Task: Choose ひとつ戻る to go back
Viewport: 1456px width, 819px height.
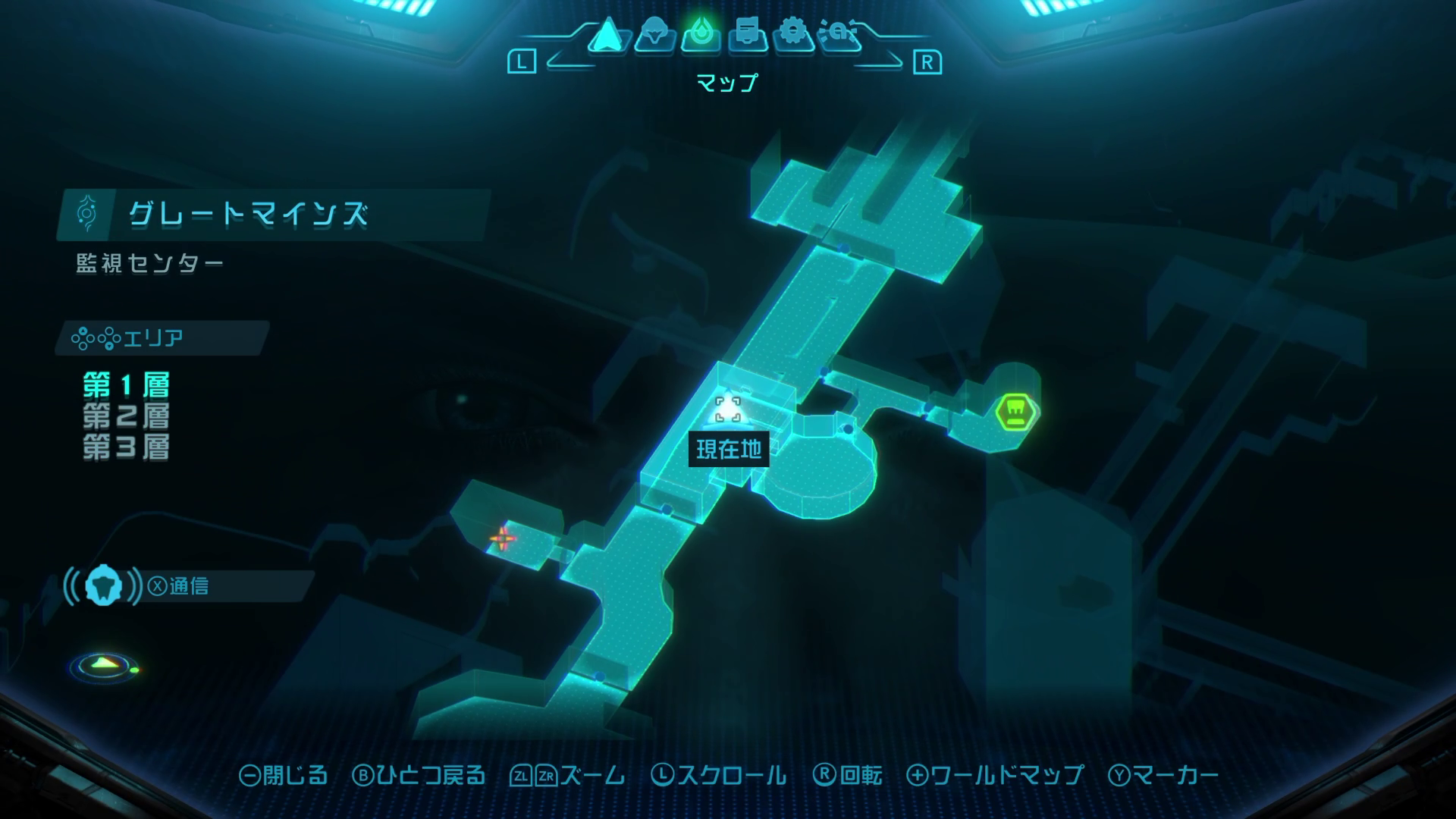Action: 419,775
